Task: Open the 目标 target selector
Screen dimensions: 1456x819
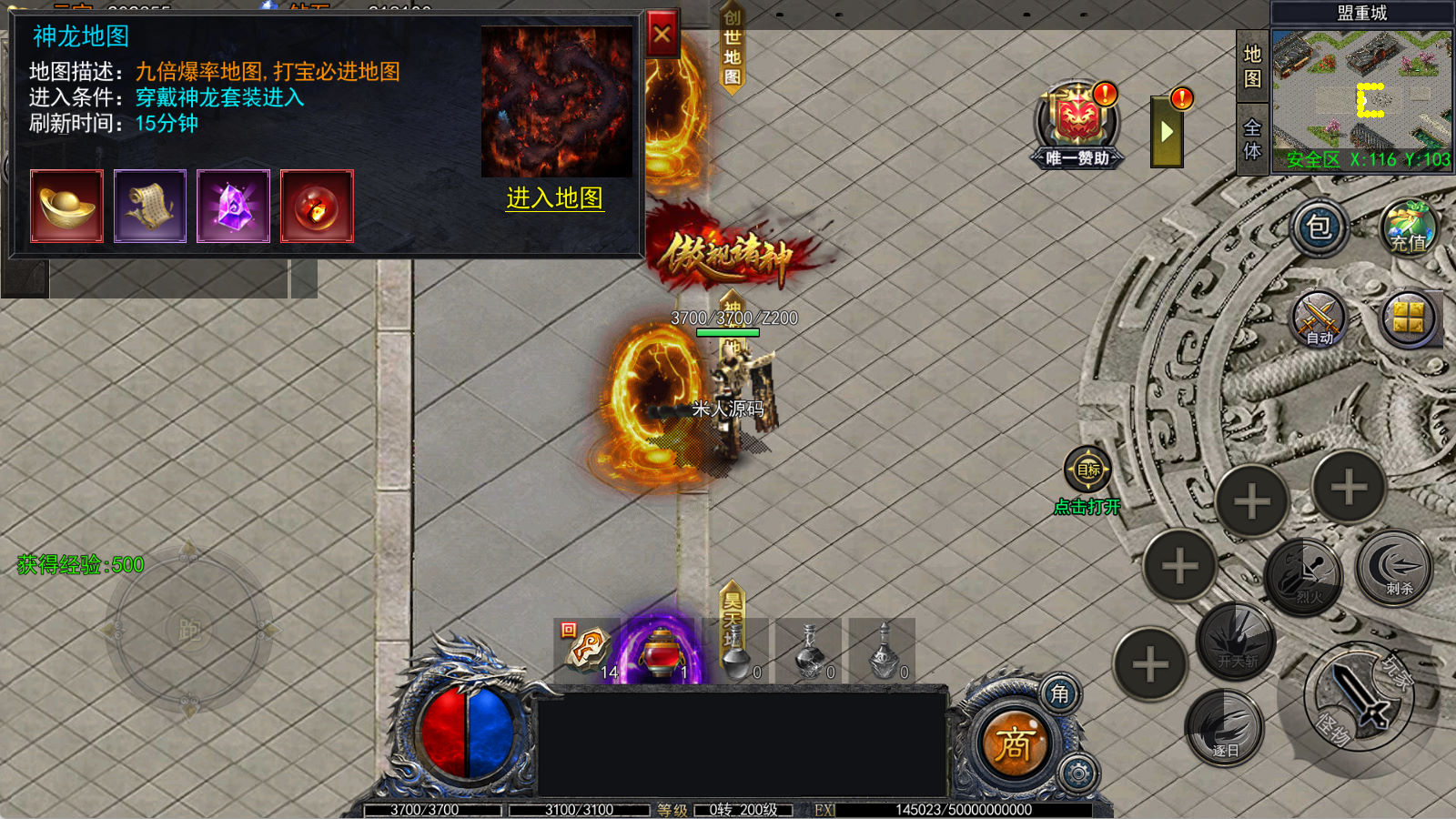Action: 1087,470
